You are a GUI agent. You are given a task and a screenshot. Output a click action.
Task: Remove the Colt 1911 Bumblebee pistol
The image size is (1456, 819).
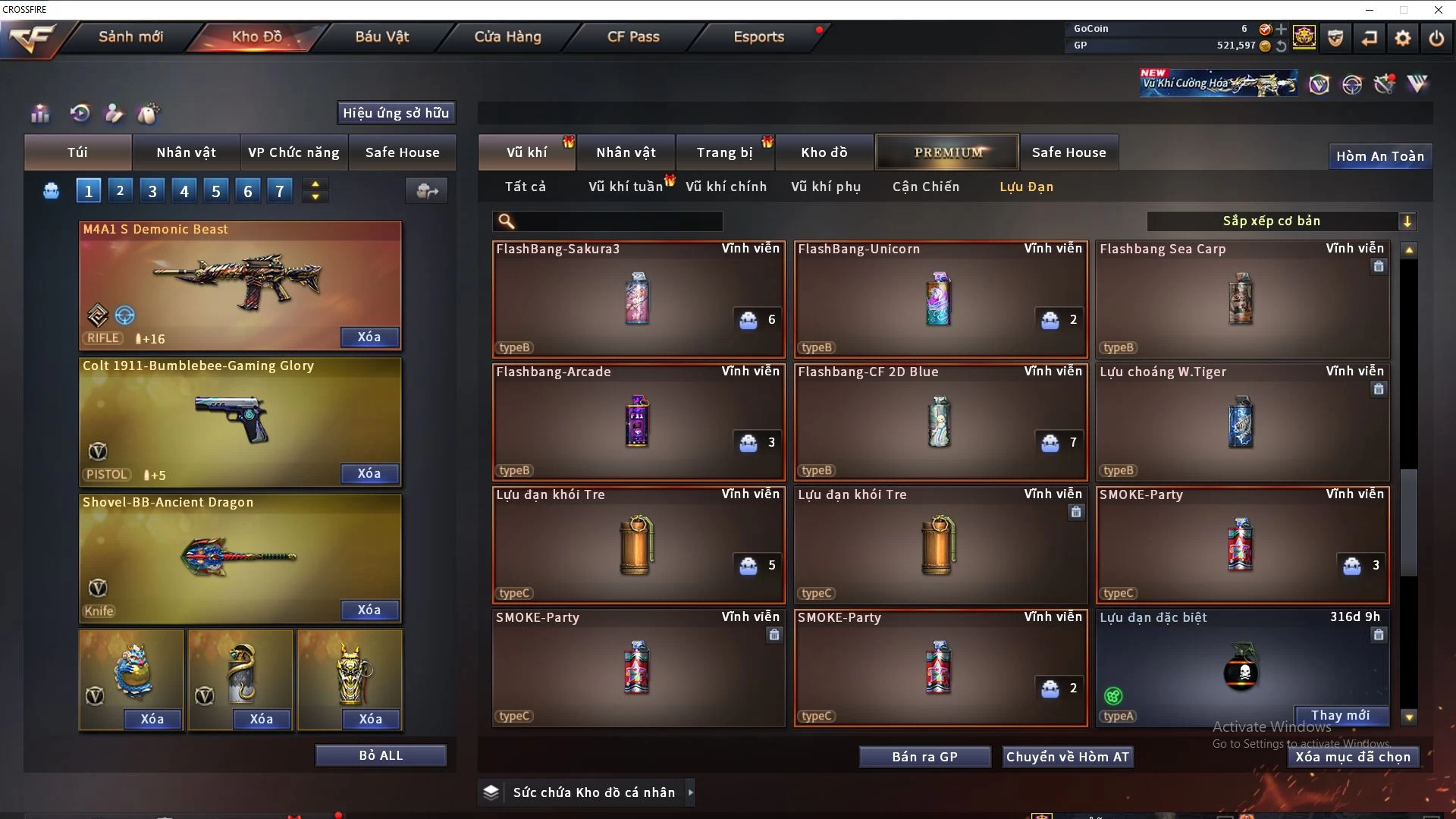coord(369,473)
